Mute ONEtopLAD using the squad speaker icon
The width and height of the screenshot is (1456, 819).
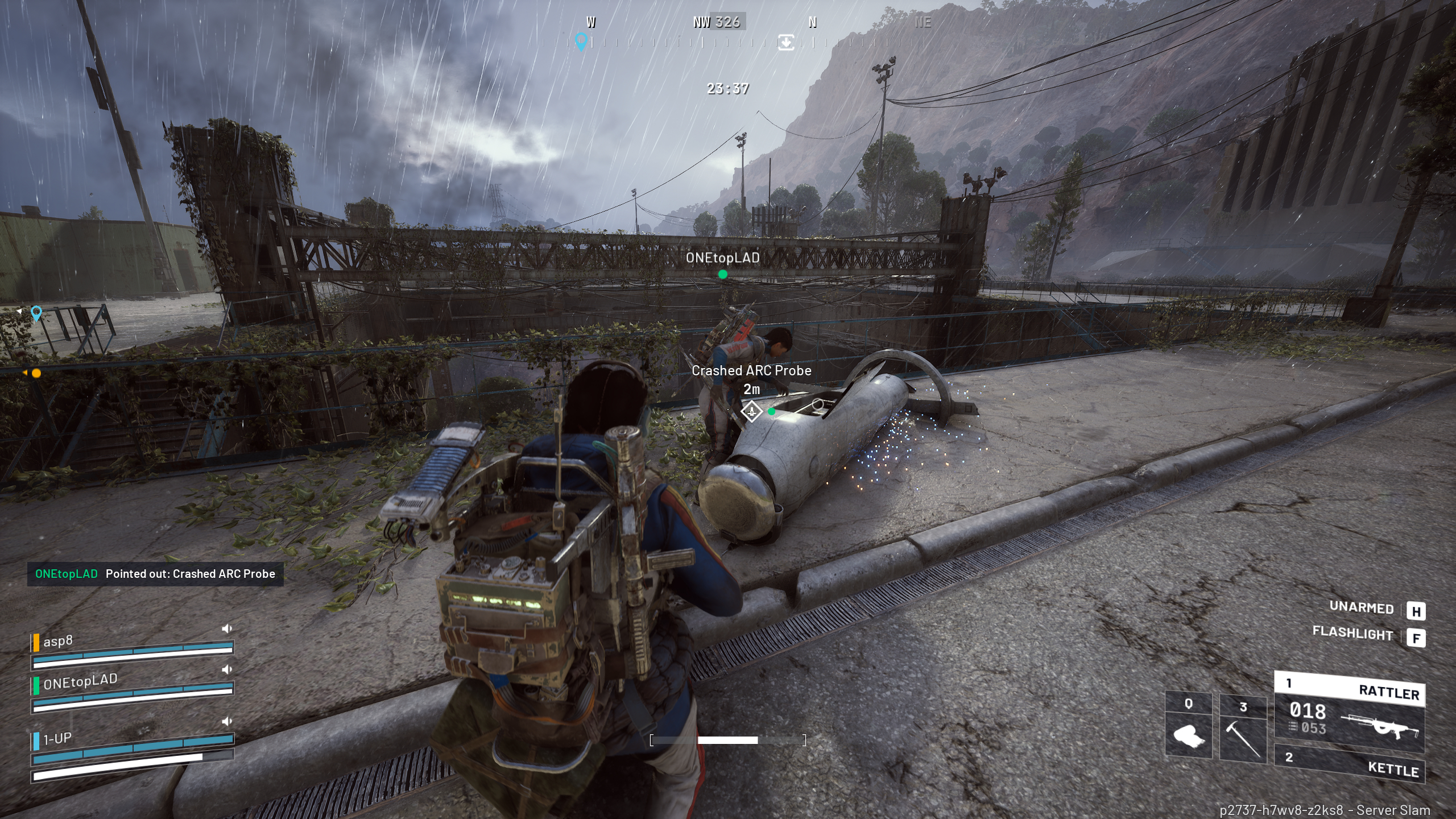pyautogui.click(x=227, y=669)
